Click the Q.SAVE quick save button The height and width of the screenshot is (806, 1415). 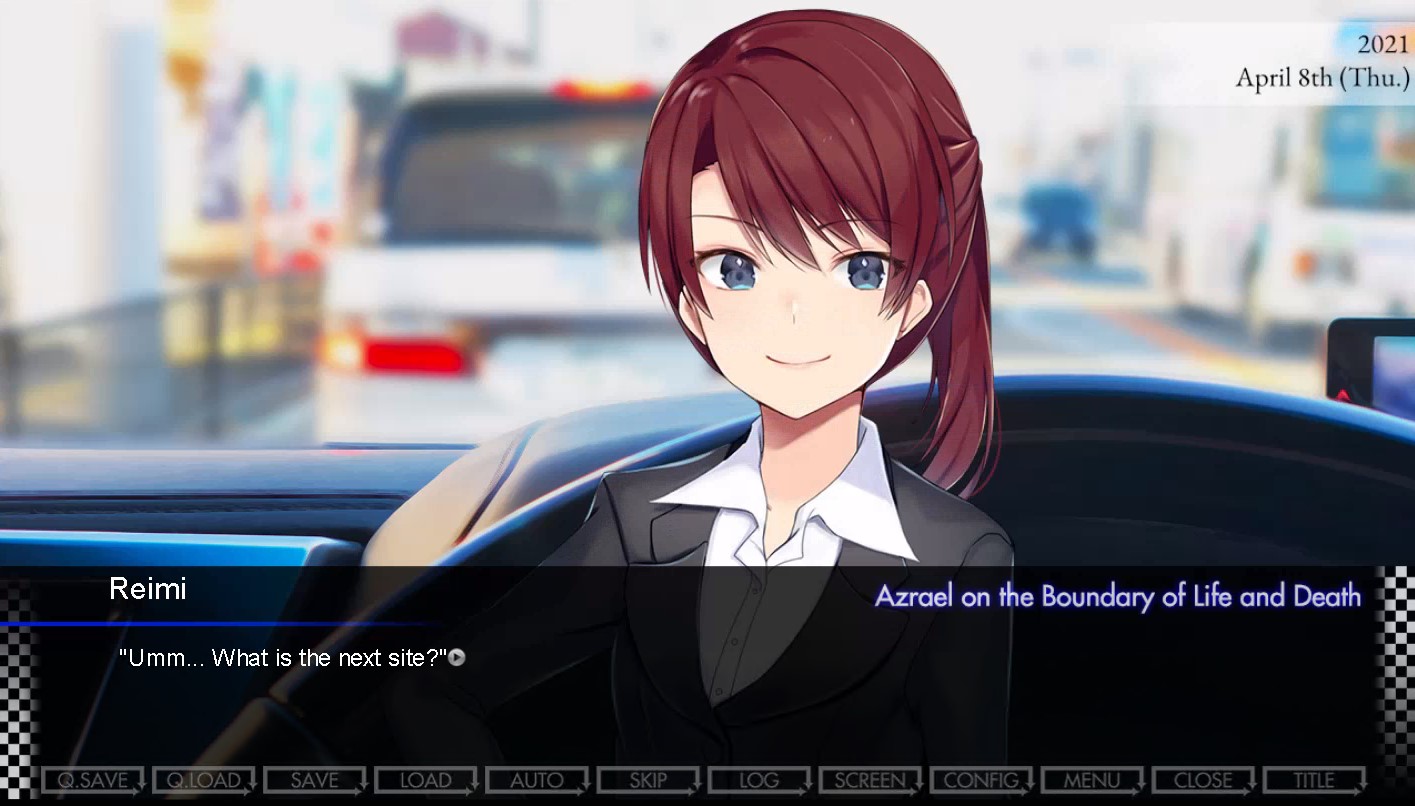click(93, 780)
